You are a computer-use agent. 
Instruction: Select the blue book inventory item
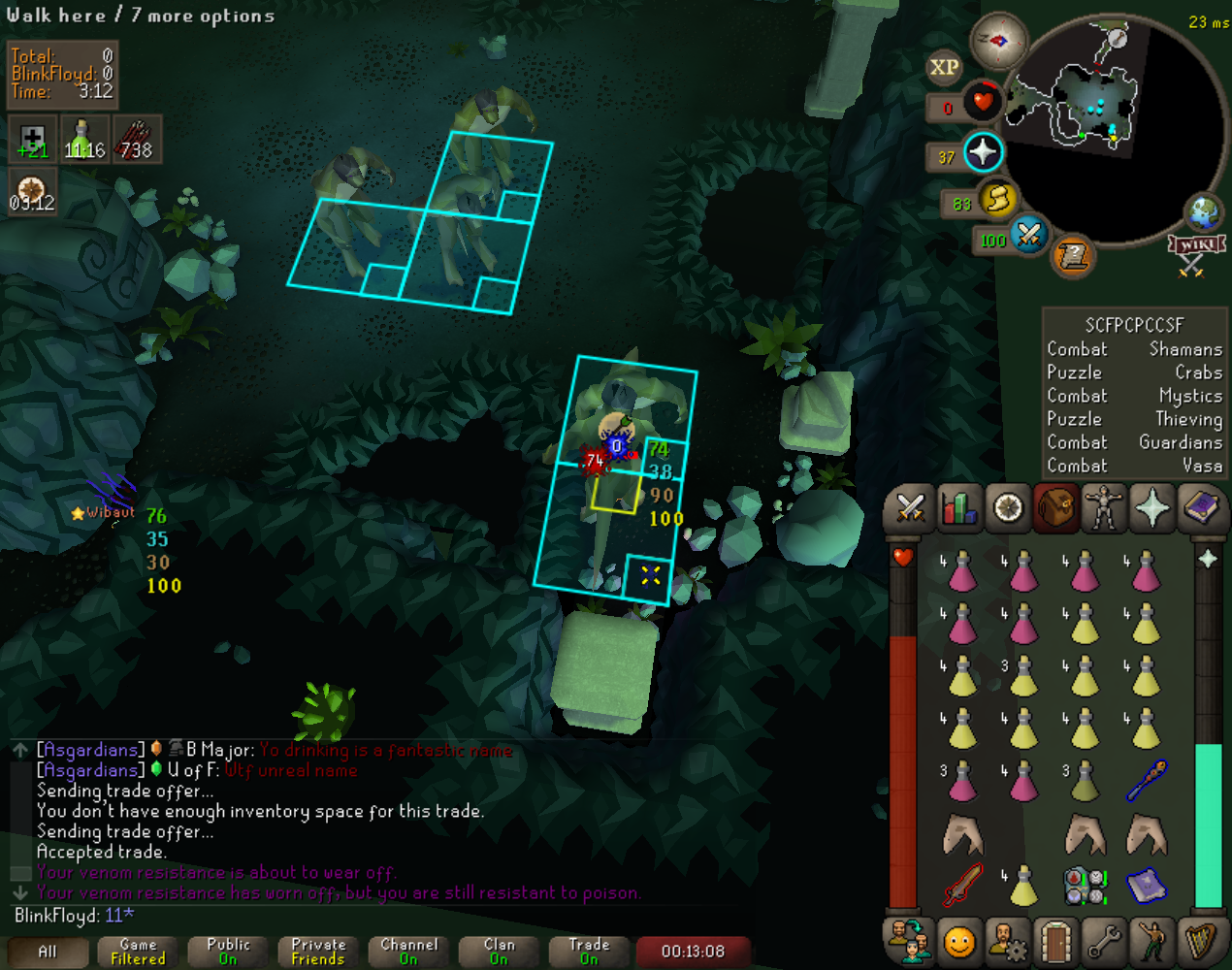click(1147, 885)
